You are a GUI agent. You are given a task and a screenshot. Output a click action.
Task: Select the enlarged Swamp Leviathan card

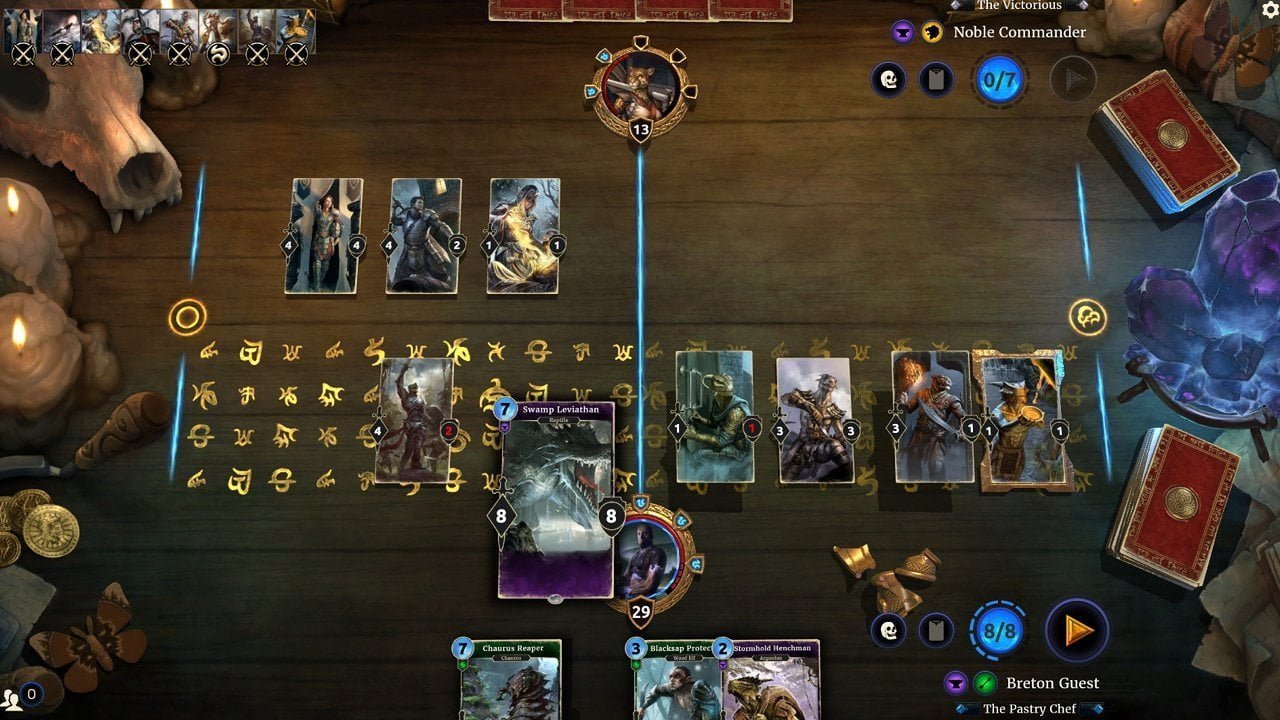[x=557, y=501]
